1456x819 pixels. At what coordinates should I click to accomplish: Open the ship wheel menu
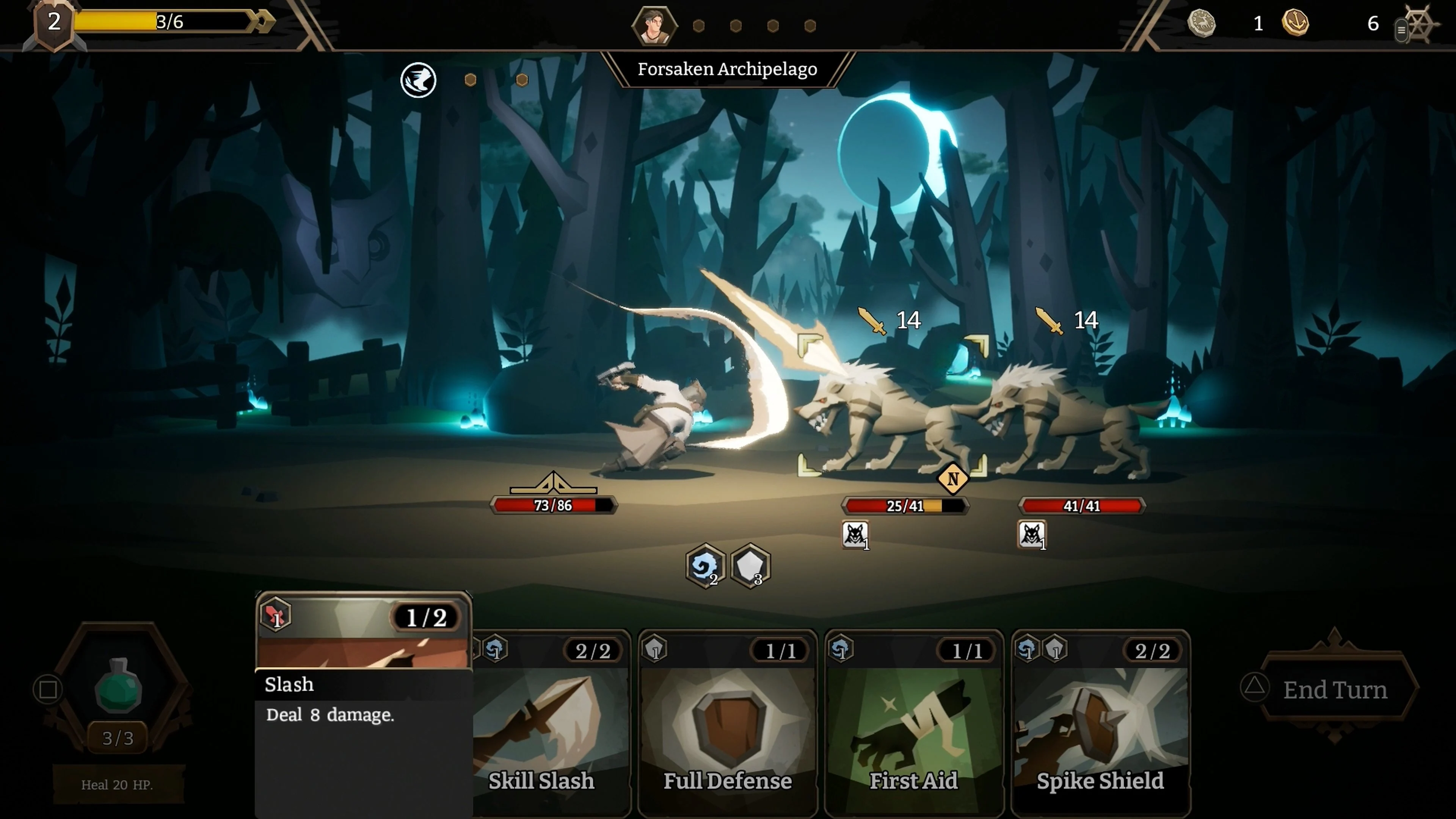click(1420, 24)
